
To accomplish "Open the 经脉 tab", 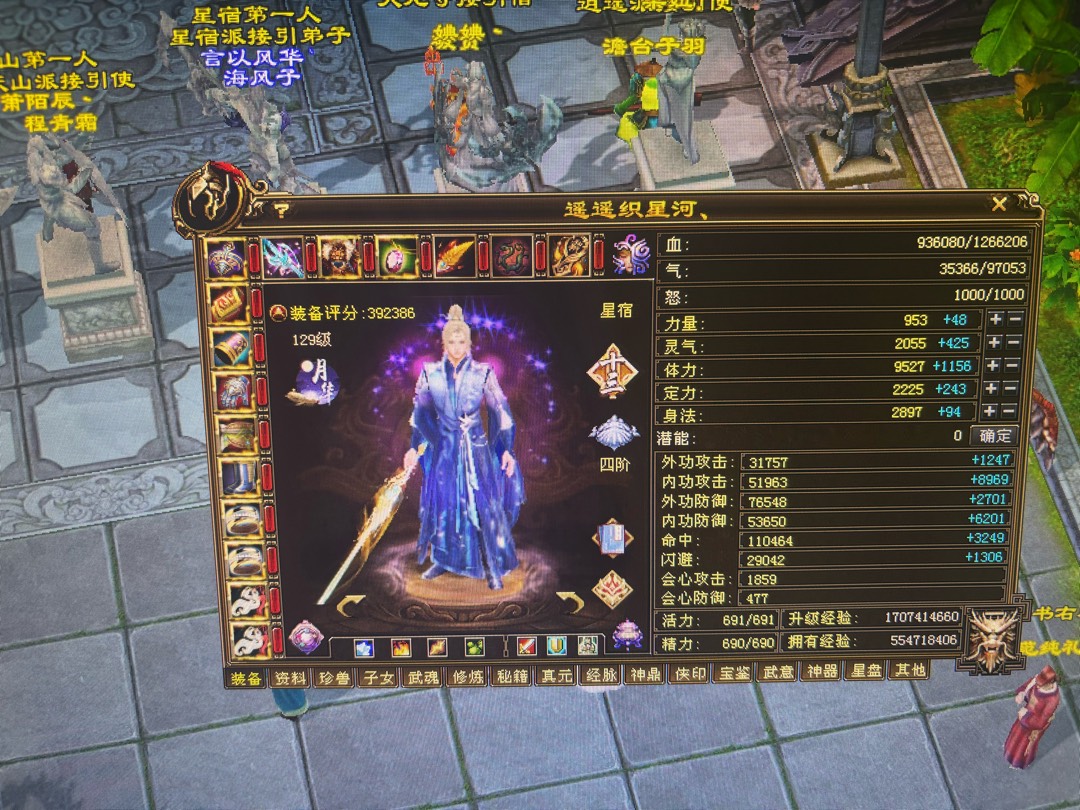I will tap(600, 674).
